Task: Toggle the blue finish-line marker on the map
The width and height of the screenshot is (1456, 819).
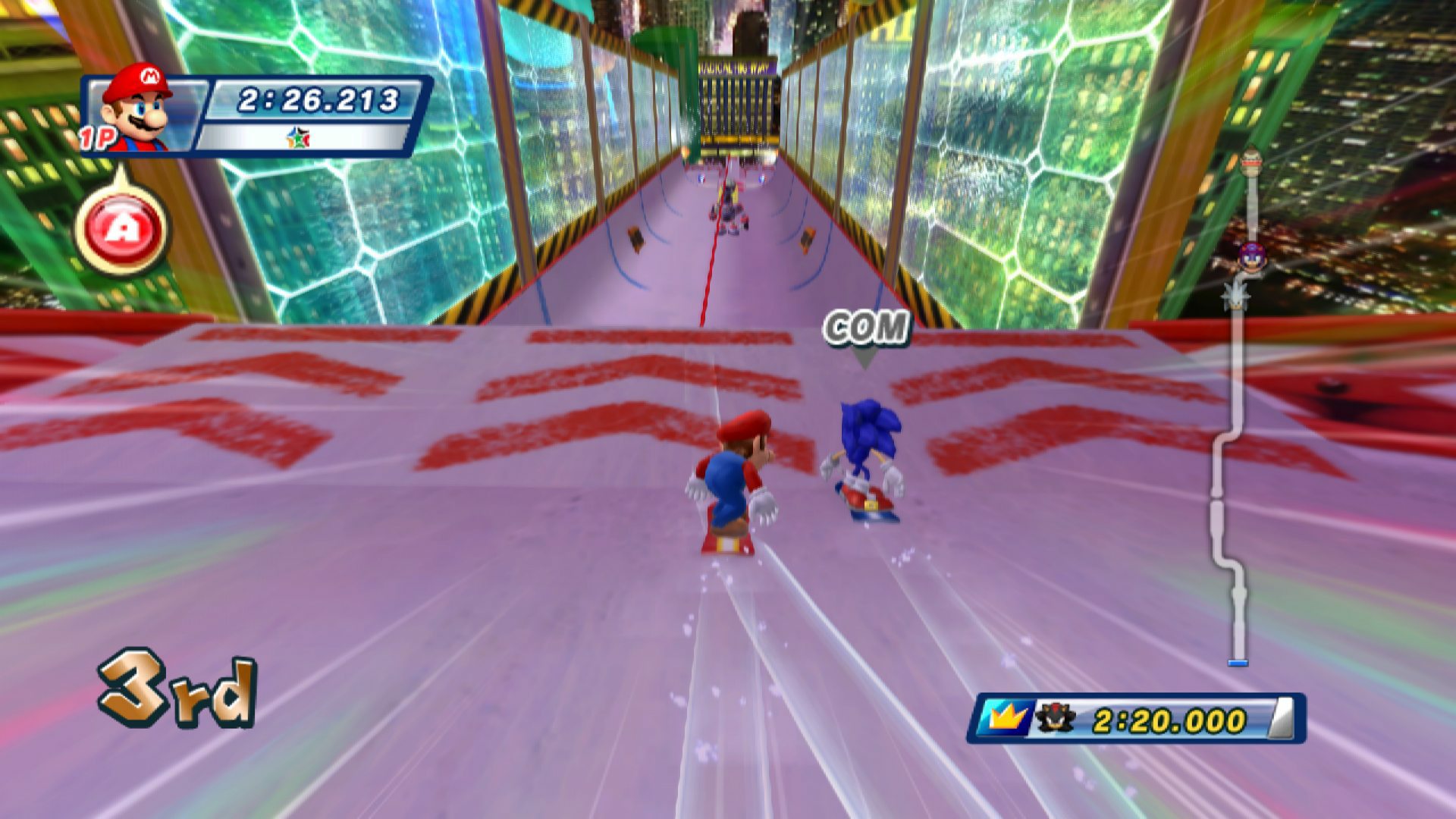Action: click(x=1238, y=661)
